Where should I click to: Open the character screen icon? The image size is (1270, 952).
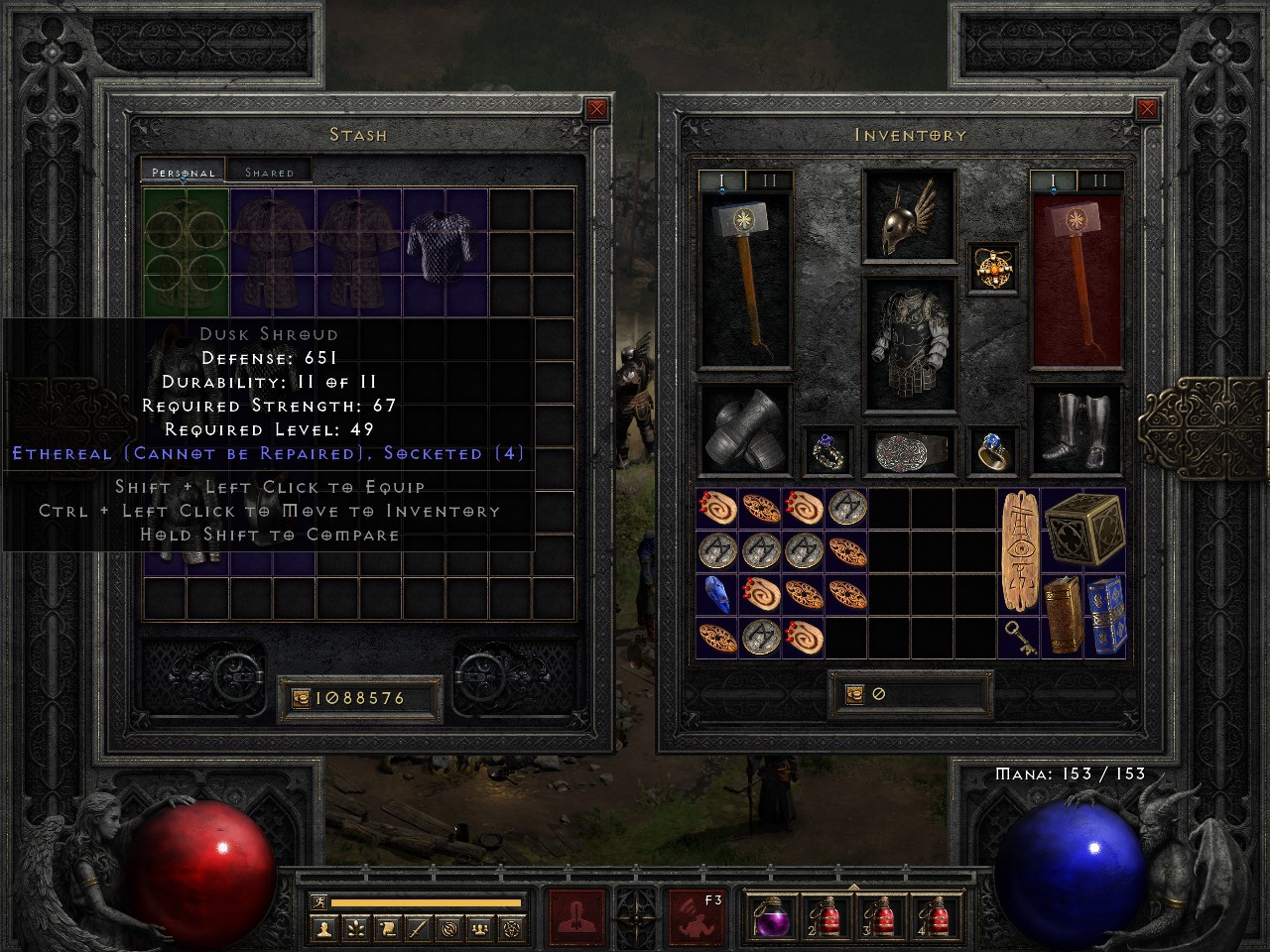point(321,927)
